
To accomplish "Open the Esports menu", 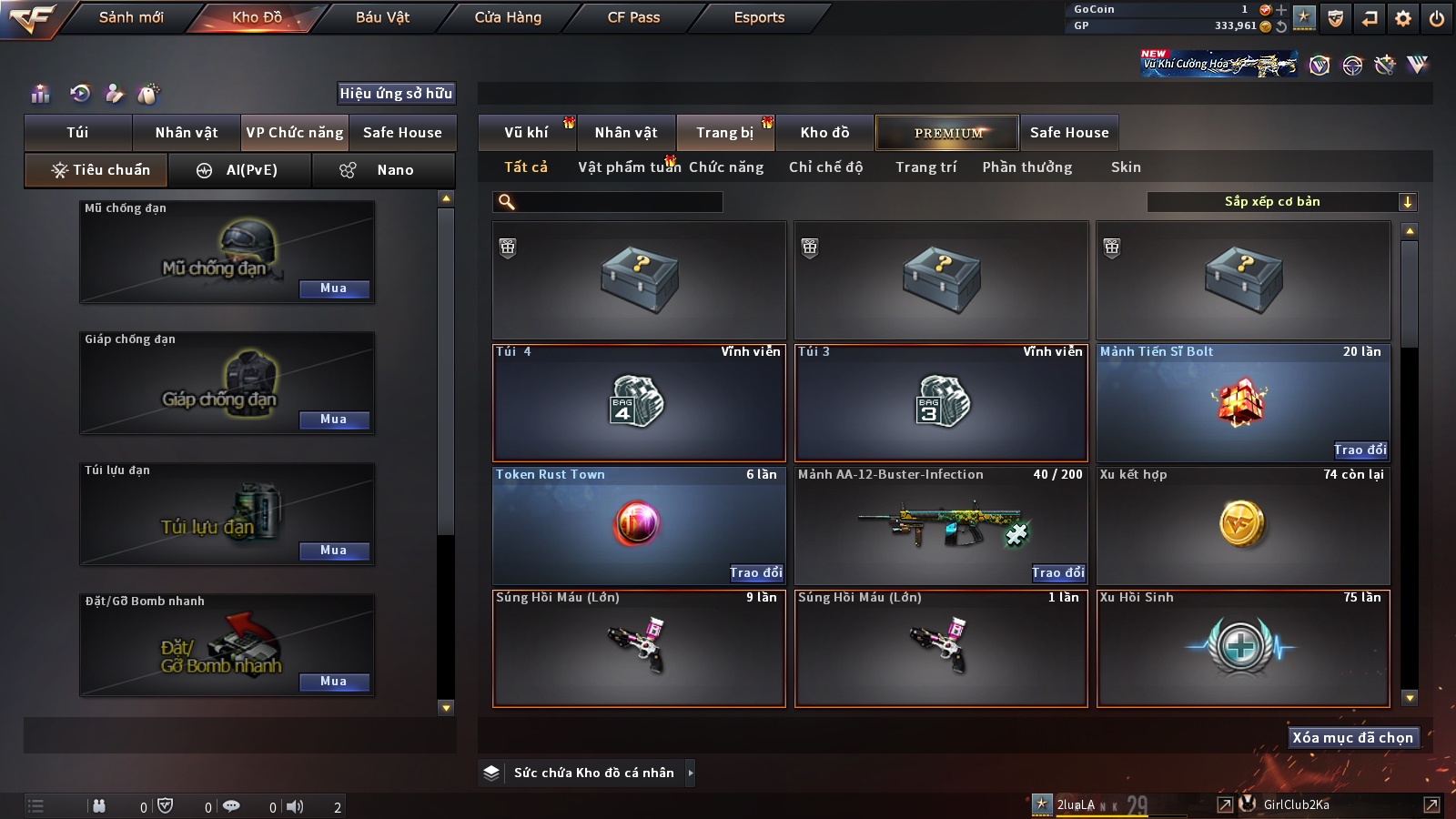I will point(759,17).
